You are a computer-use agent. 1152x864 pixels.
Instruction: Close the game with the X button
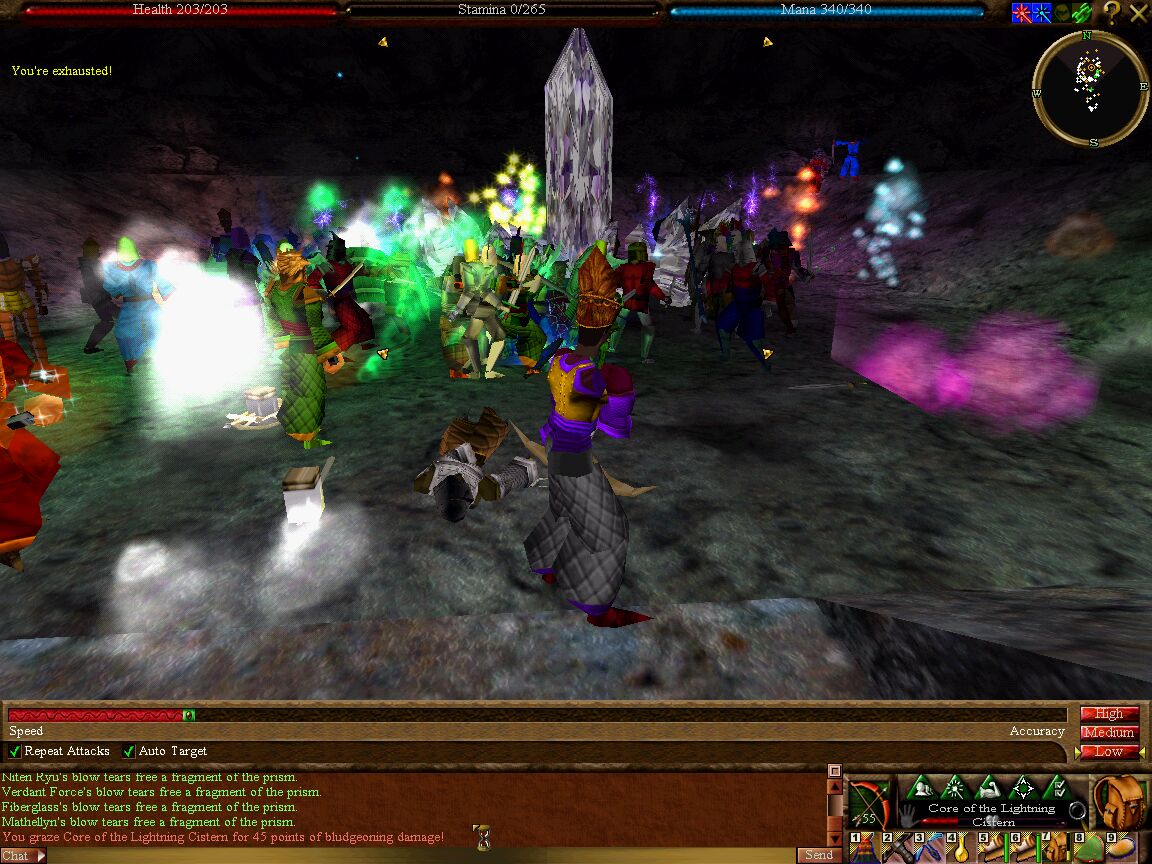point(1139,13)
